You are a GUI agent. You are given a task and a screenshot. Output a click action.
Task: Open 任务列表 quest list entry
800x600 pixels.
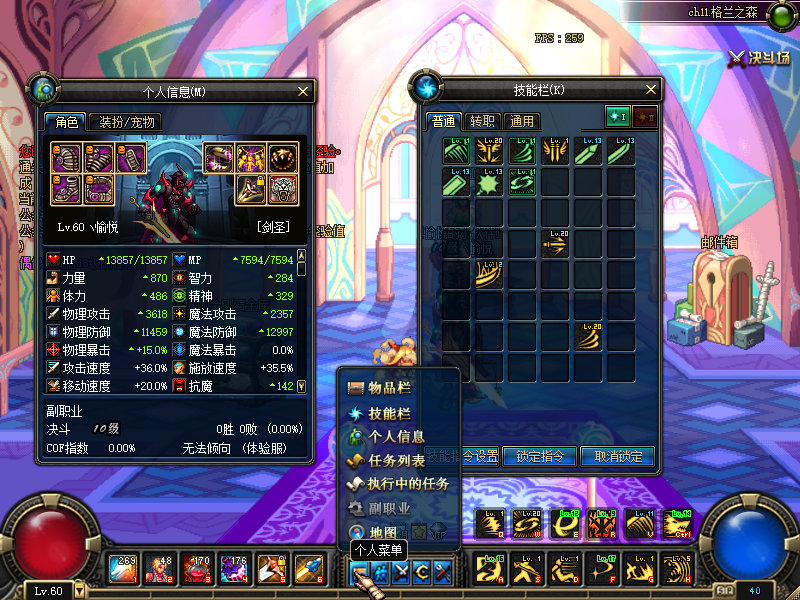tap(396, 461)
